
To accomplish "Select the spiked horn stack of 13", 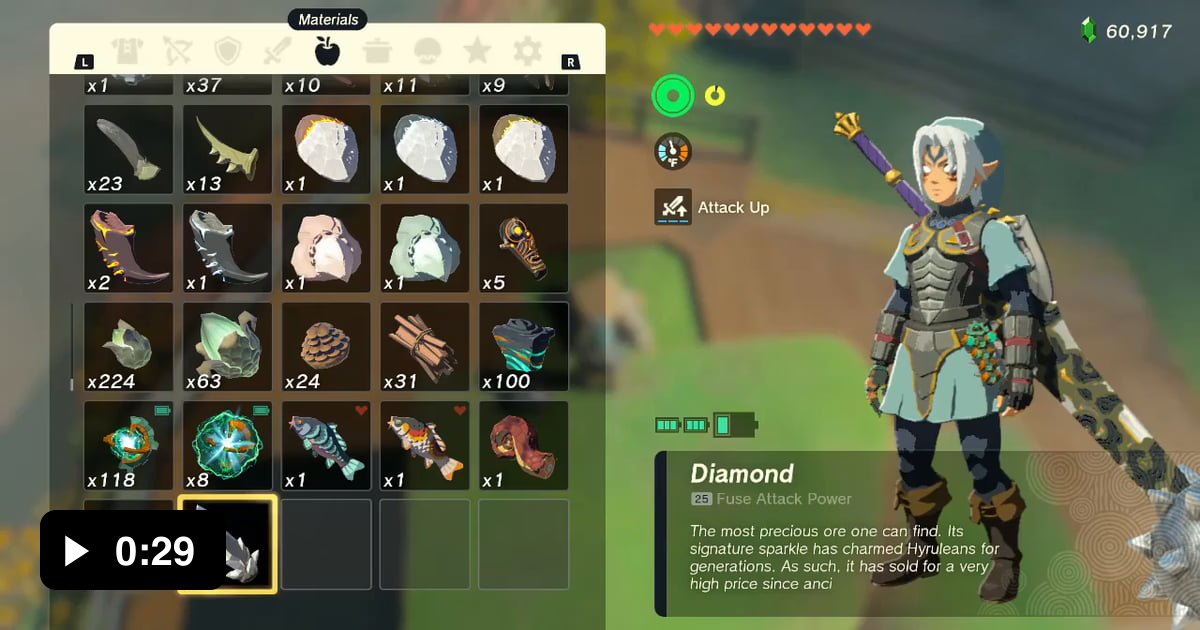I will coord(227,149).
